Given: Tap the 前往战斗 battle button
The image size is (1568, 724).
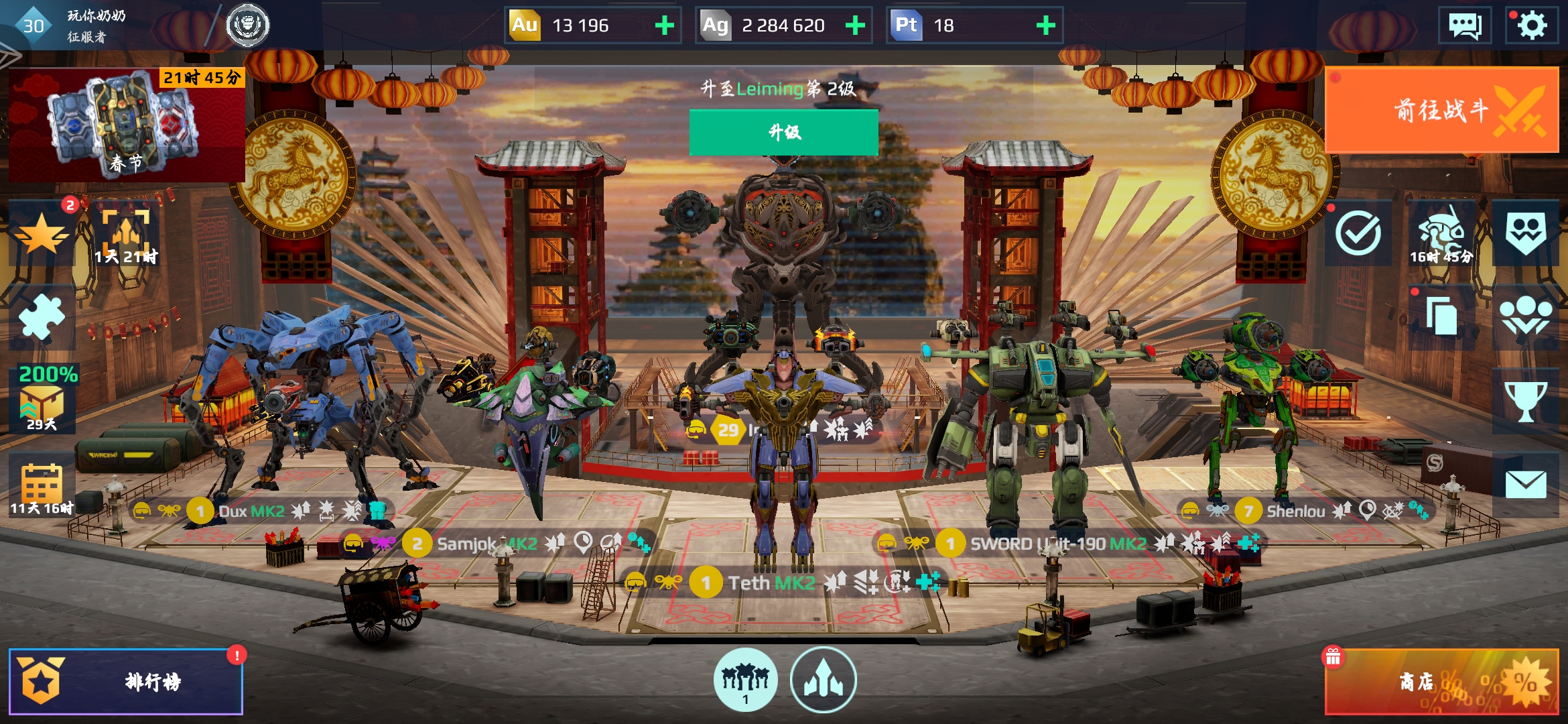Looking at the screenshot, I should pos(1441,111).
